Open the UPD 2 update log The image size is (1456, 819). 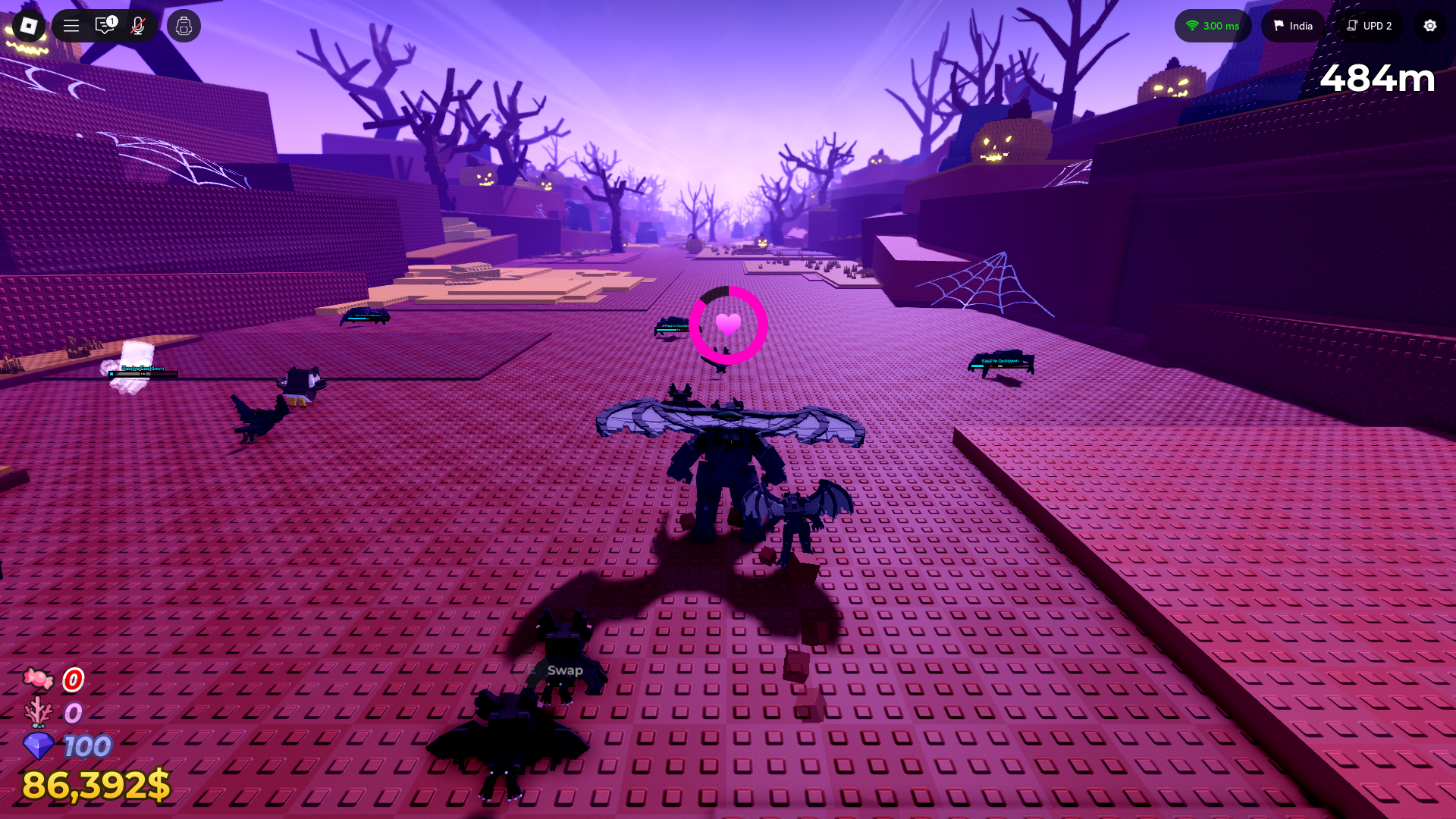1370,26
